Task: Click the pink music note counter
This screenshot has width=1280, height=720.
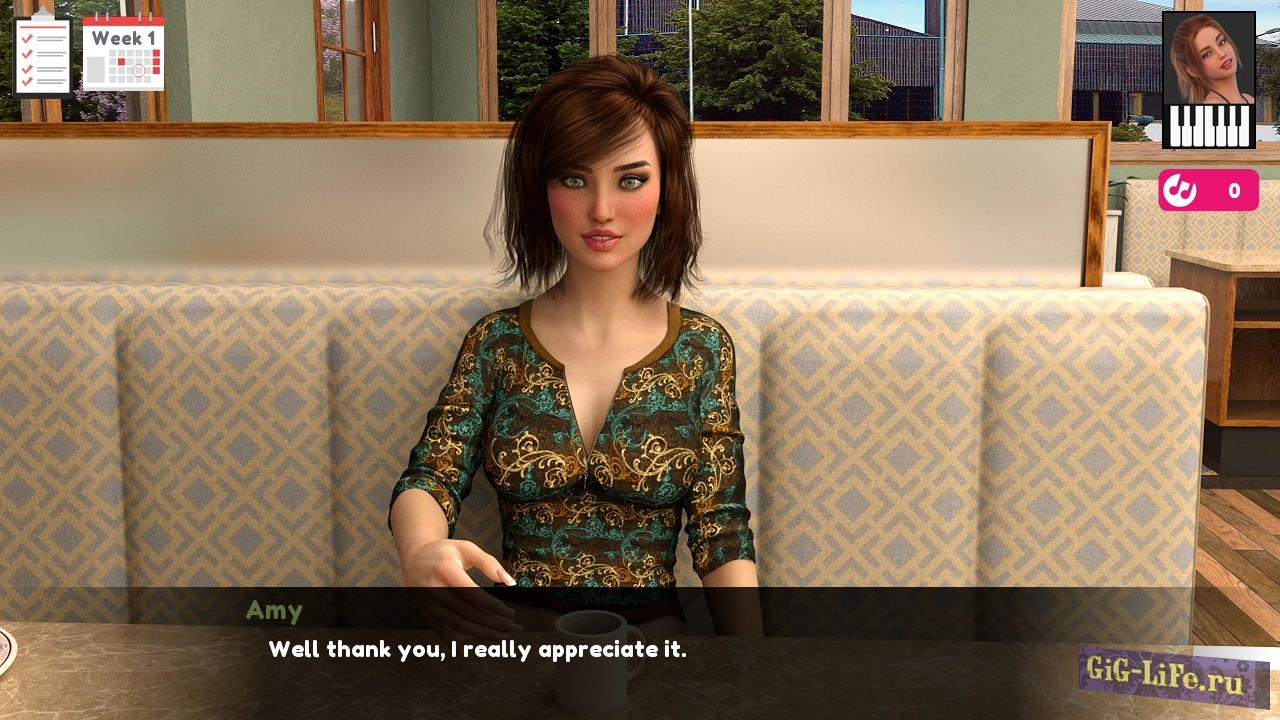Action: [1208, 190]
